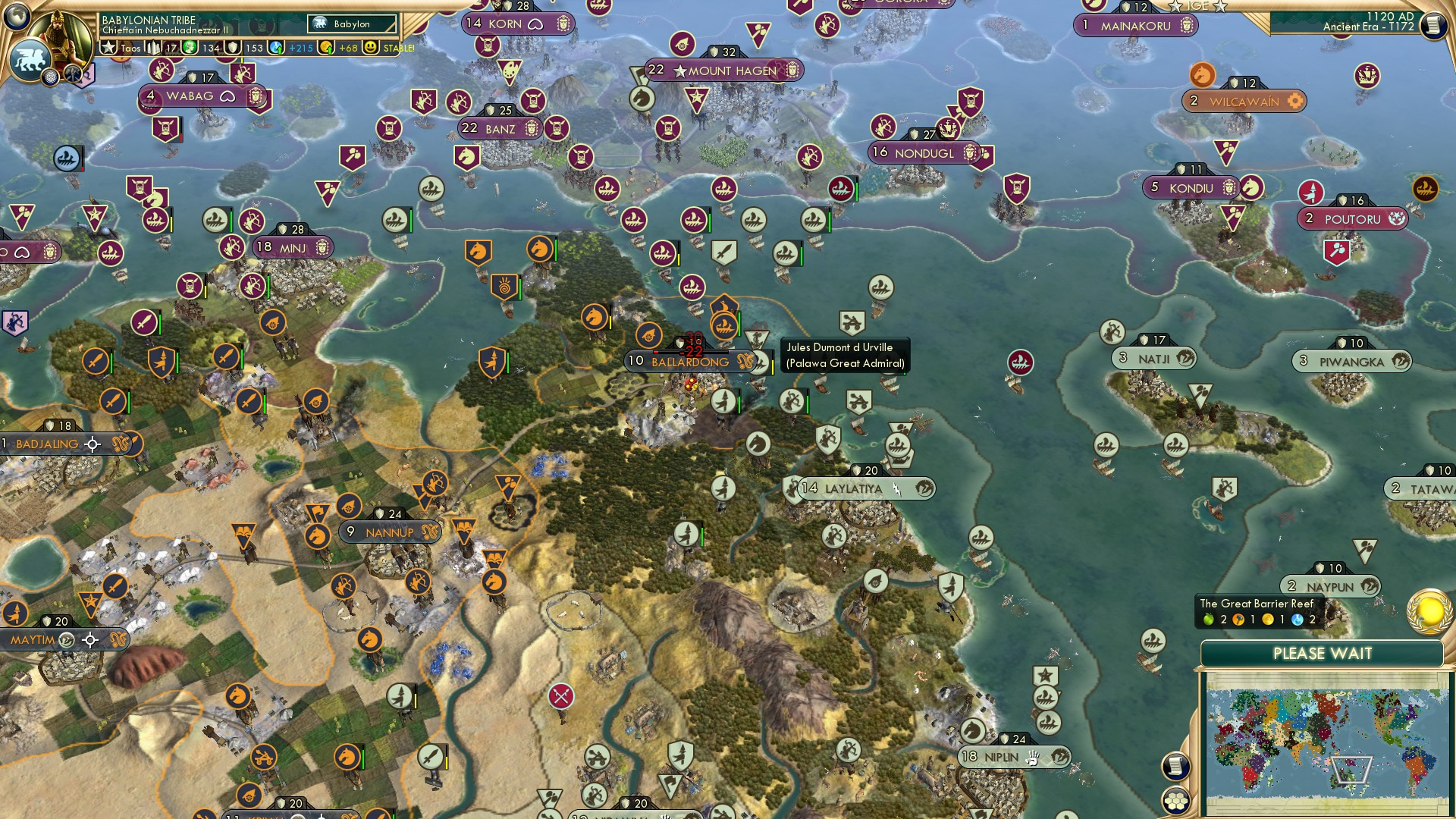
Task: Toggle the notification log scroll icon beside minimap
Action: point(1175,767)
